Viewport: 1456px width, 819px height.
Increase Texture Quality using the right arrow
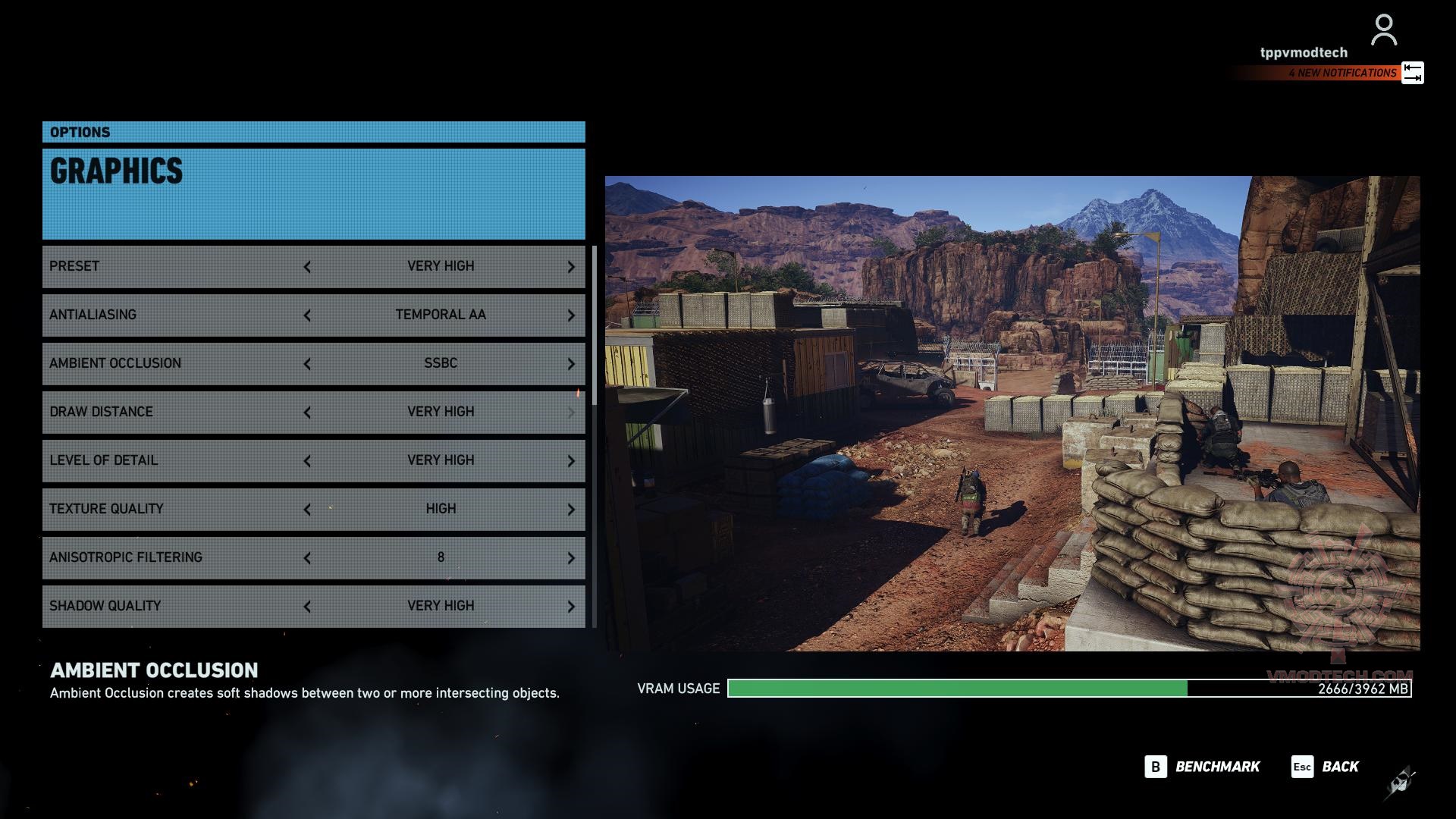[x=571, y=510]
